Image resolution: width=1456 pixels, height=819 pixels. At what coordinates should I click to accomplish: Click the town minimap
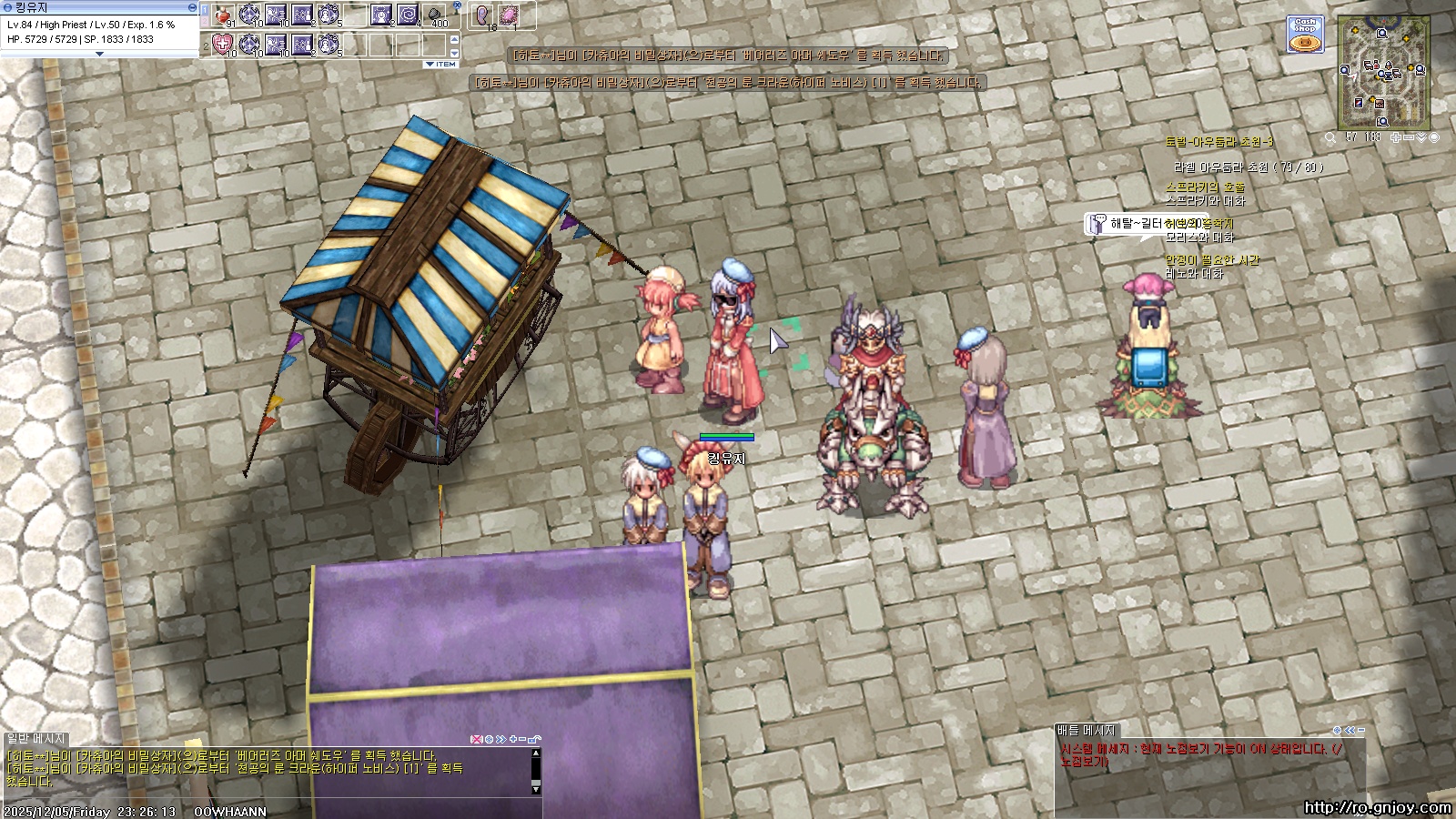pyautogui.click(x=1383, y=71)
